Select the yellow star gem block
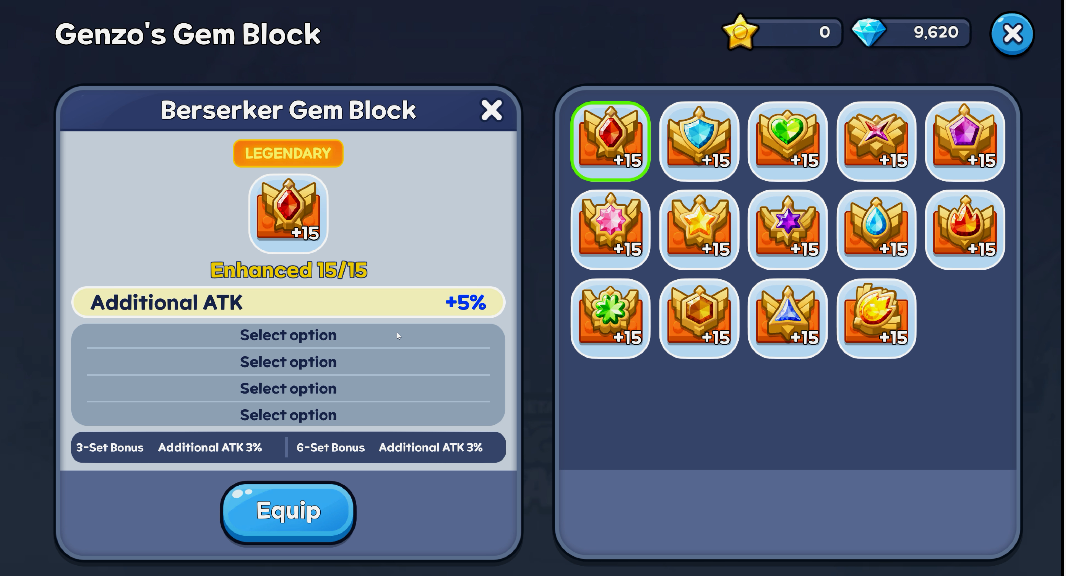 [699, 230]
